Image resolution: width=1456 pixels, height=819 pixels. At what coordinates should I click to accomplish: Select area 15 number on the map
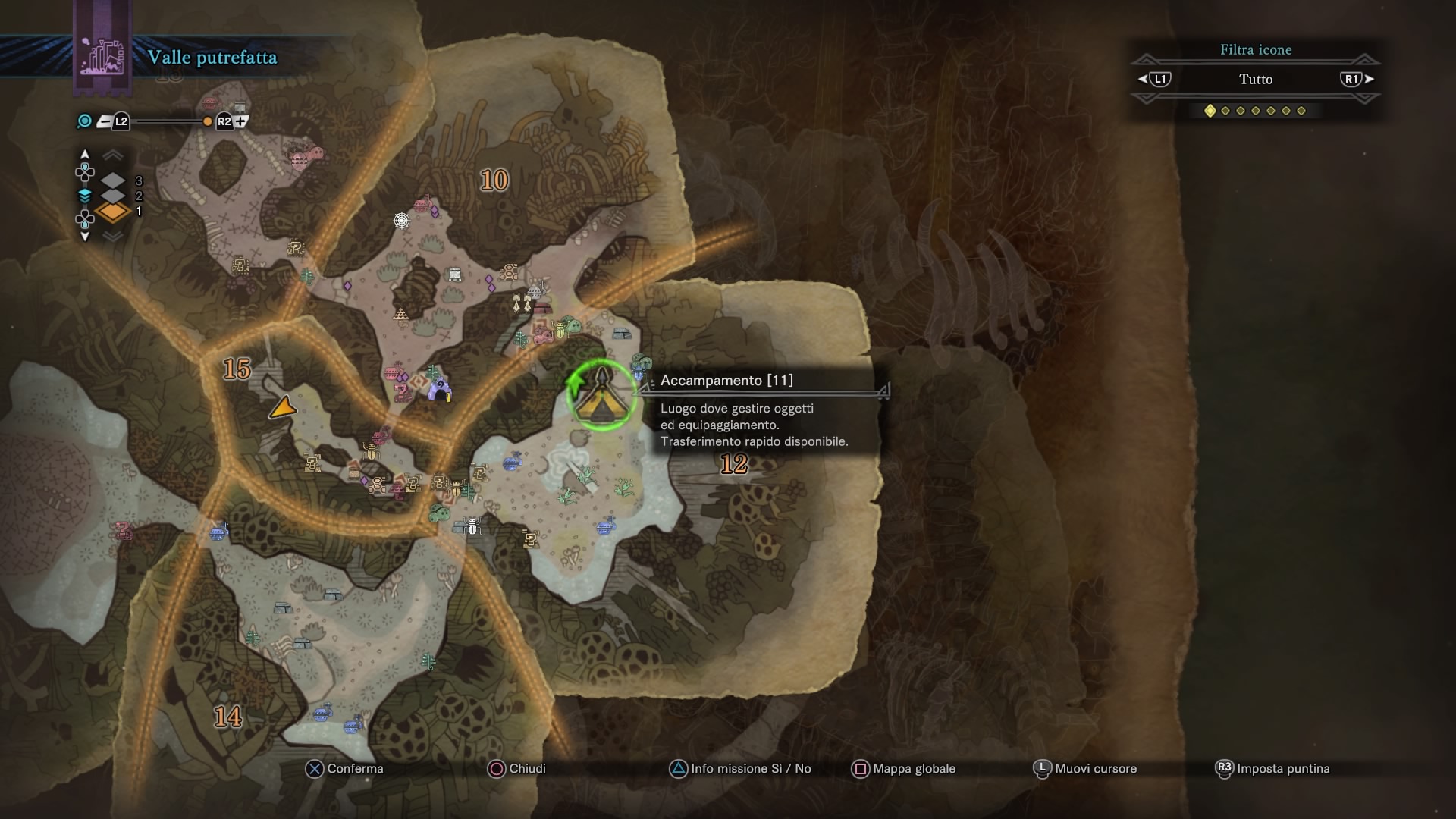237,369
